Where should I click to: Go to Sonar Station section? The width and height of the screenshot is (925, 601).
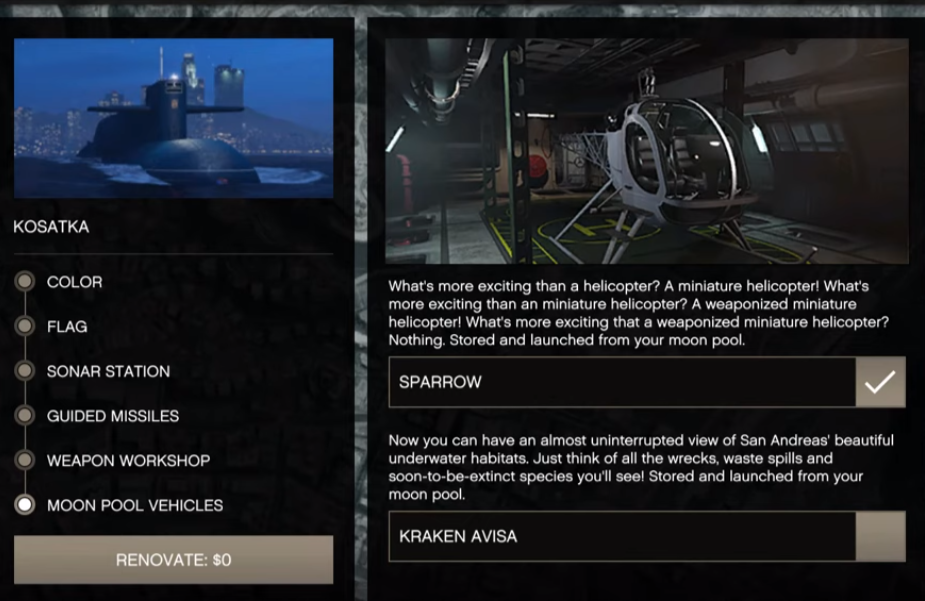107,371
